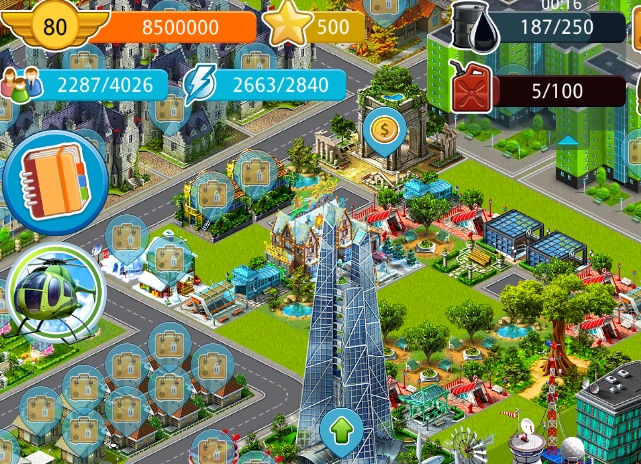Open the red fuel canister counter
This screenshot has width=641, height=464.
(x=470, y=88)
